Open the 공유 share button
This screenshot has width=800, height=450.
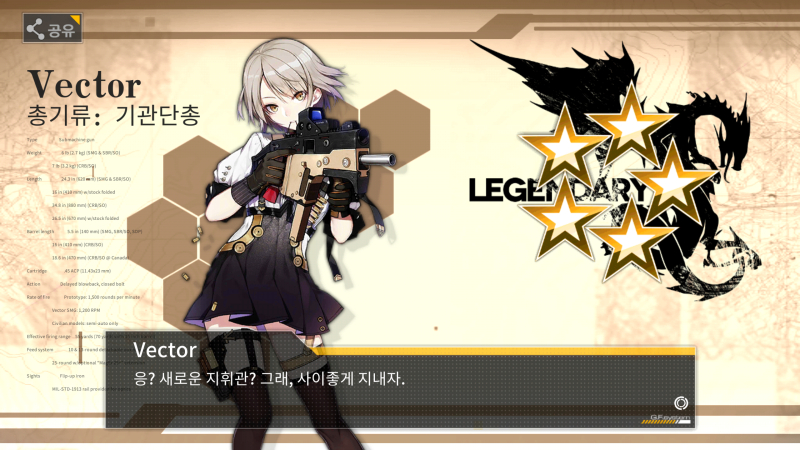(53, 29)
